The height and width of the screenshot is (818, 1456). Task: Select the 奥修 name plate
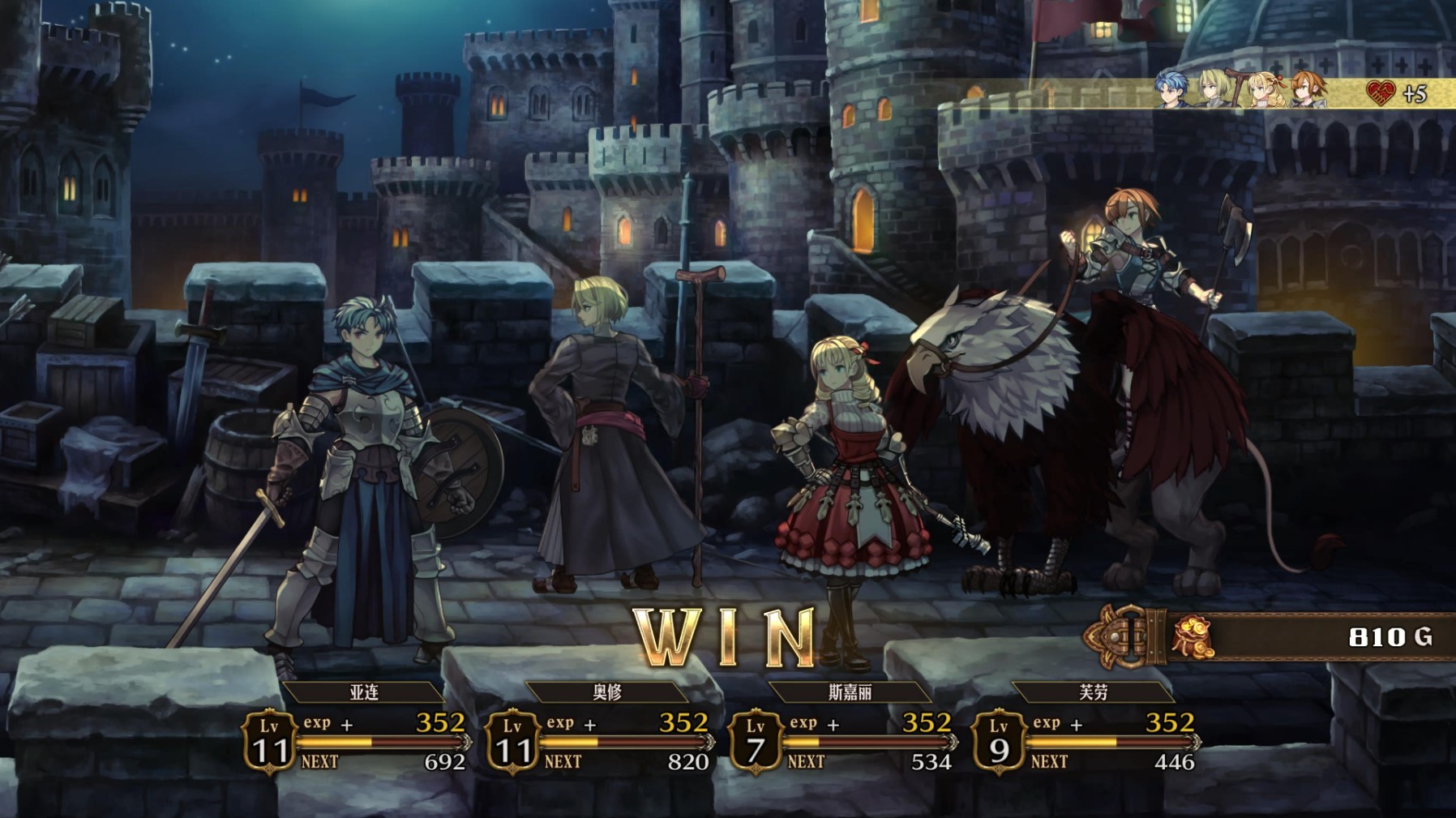[x=607, y=692]
